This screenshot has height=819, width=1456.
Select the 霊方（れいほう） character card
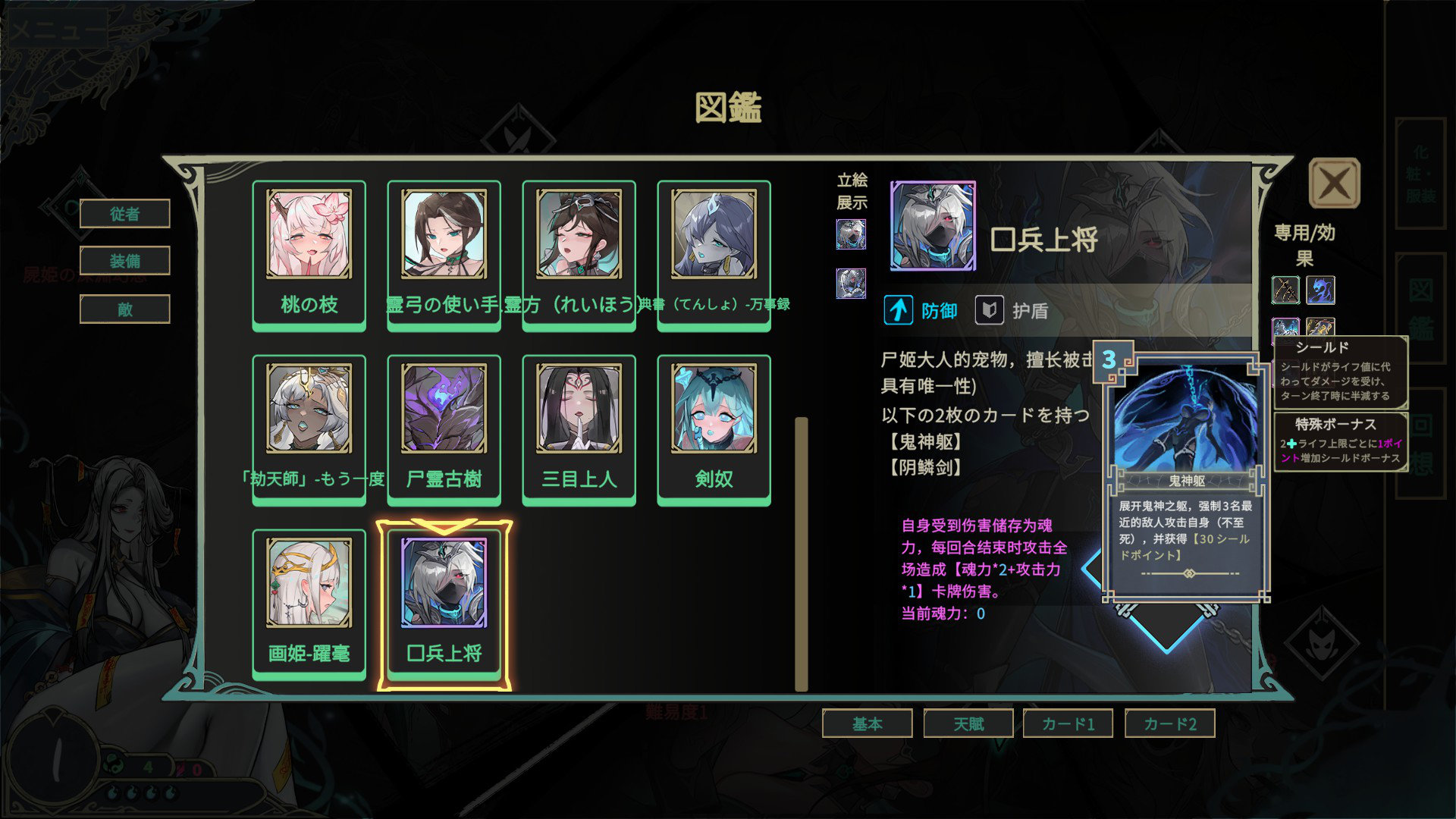click(579, 254)
